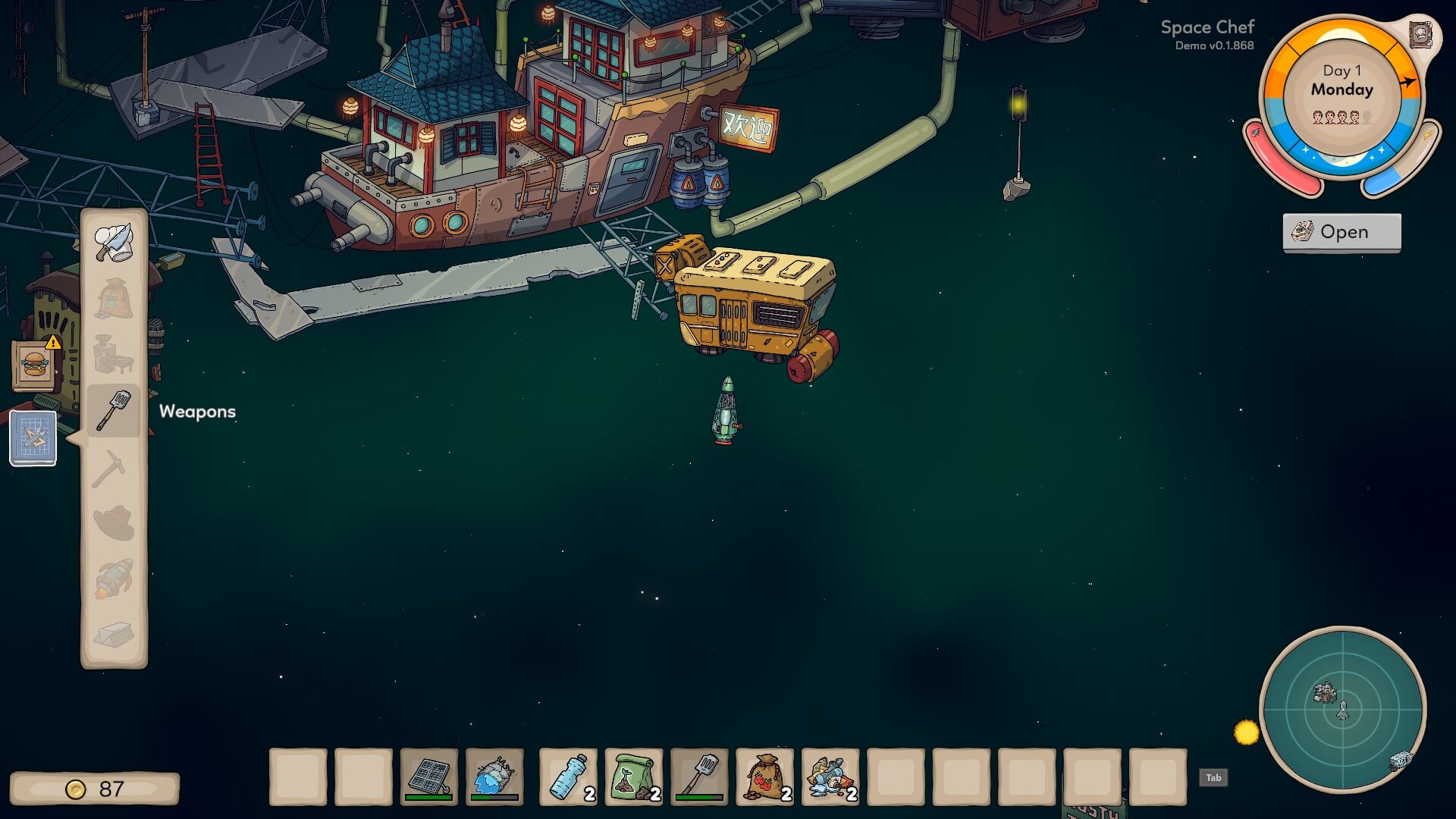Screen dimensions: 1456x819
Task: Select the blue crystal device hotbar slot
Action: [494, 777]
